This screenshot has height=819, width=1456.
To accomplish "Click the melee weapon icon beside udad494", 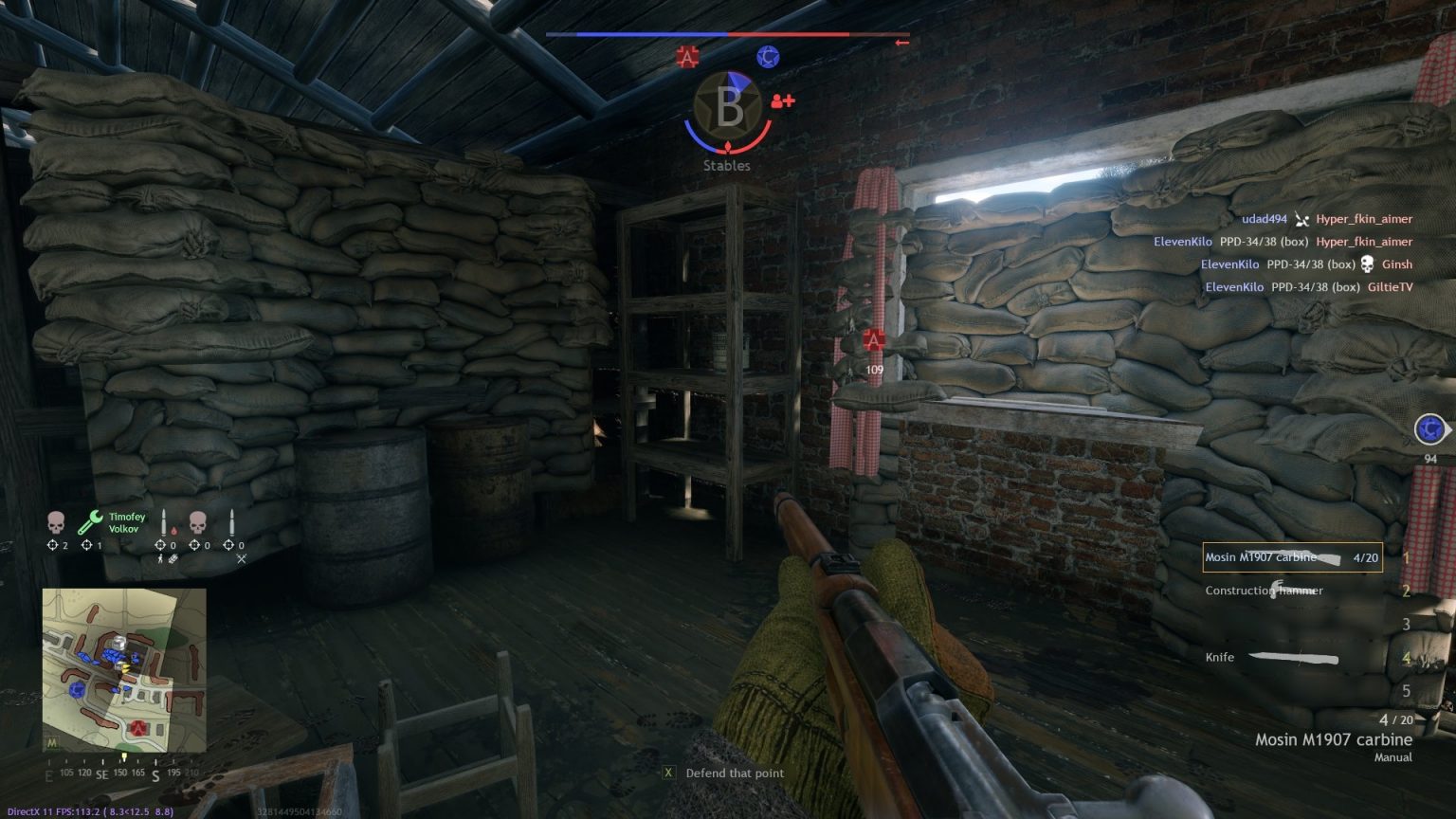I will pos(1302,220).
